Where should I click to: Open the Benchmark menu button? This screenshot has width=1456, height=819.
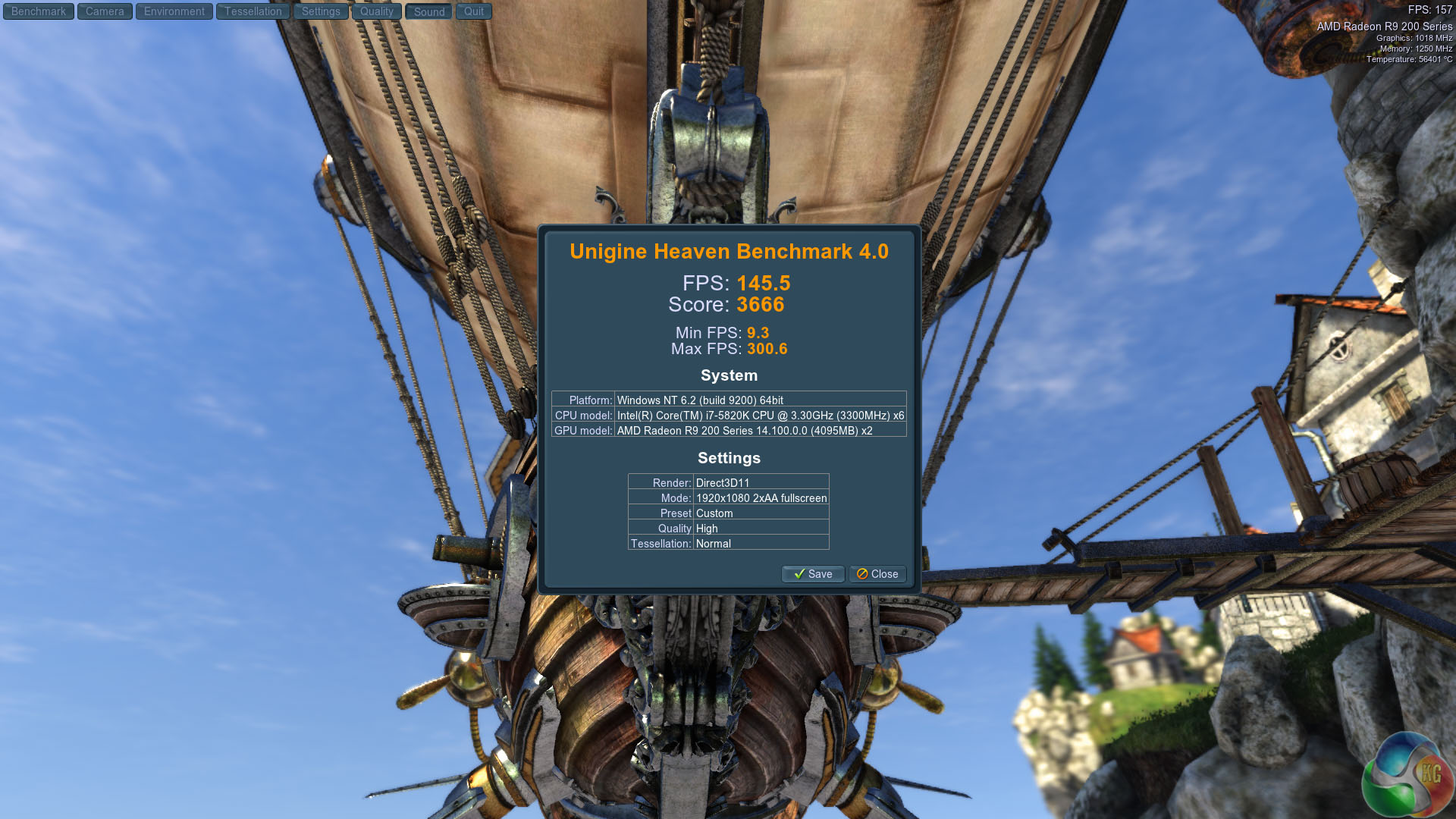pos(39,11)
